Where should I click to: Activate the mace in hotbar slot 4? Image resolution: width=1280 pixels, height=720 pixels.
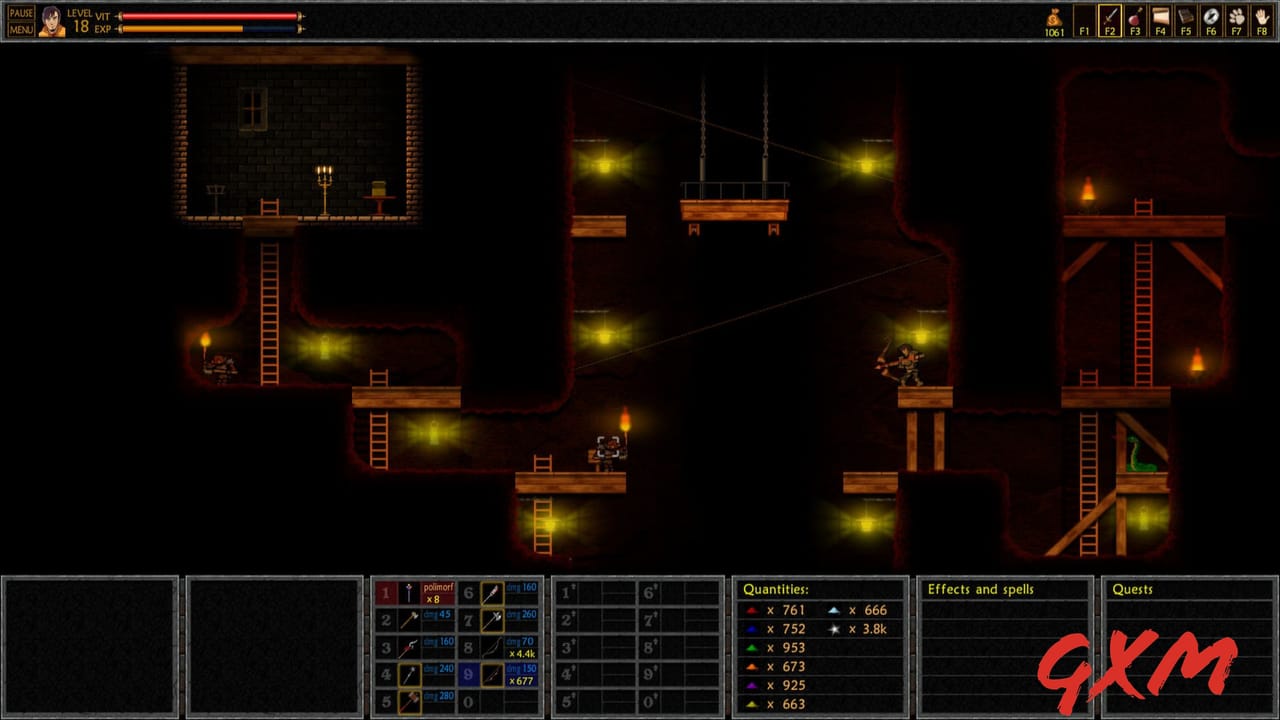coord(411,675)
